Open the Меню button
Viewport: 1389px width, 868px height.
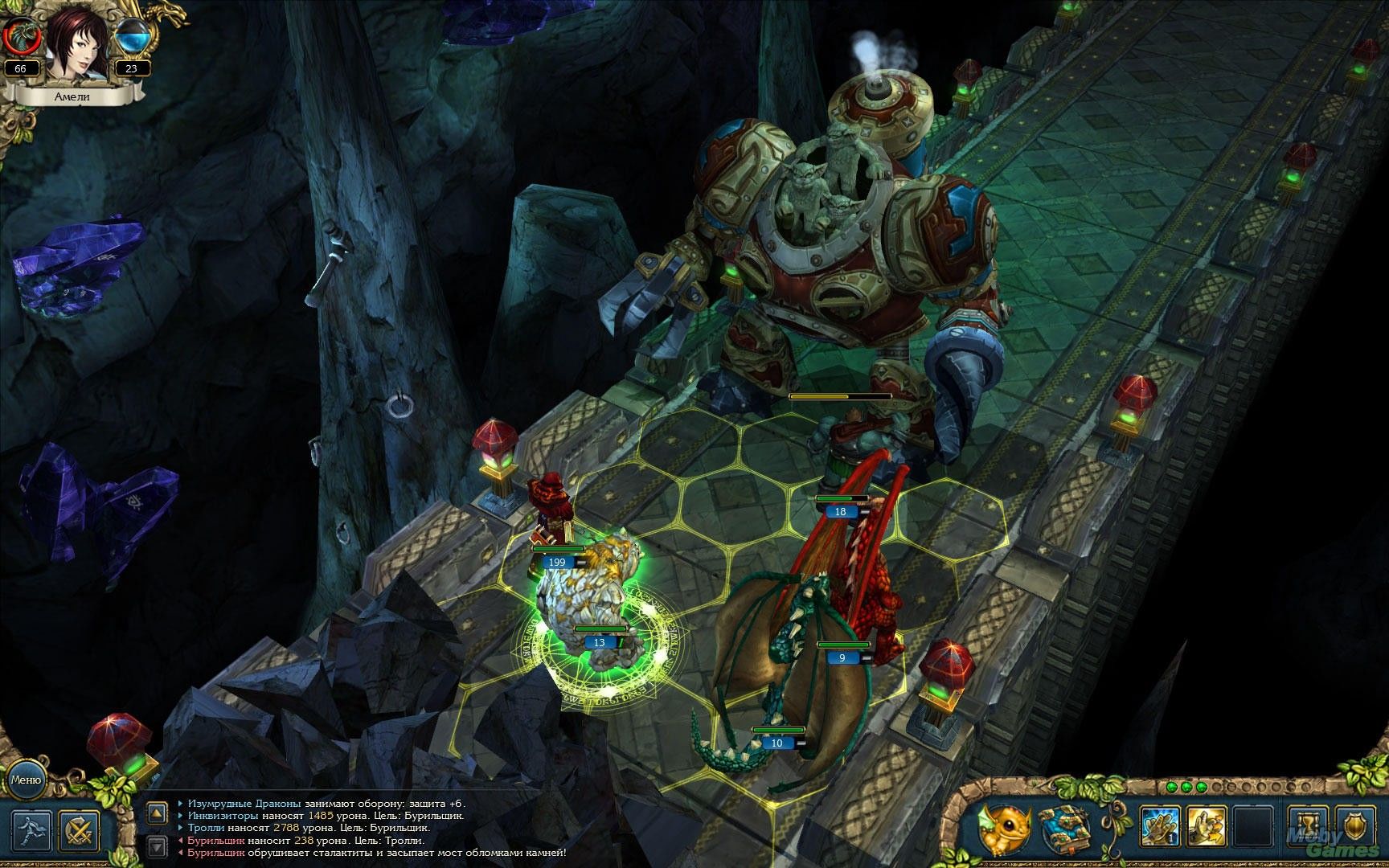coord(26,779)
